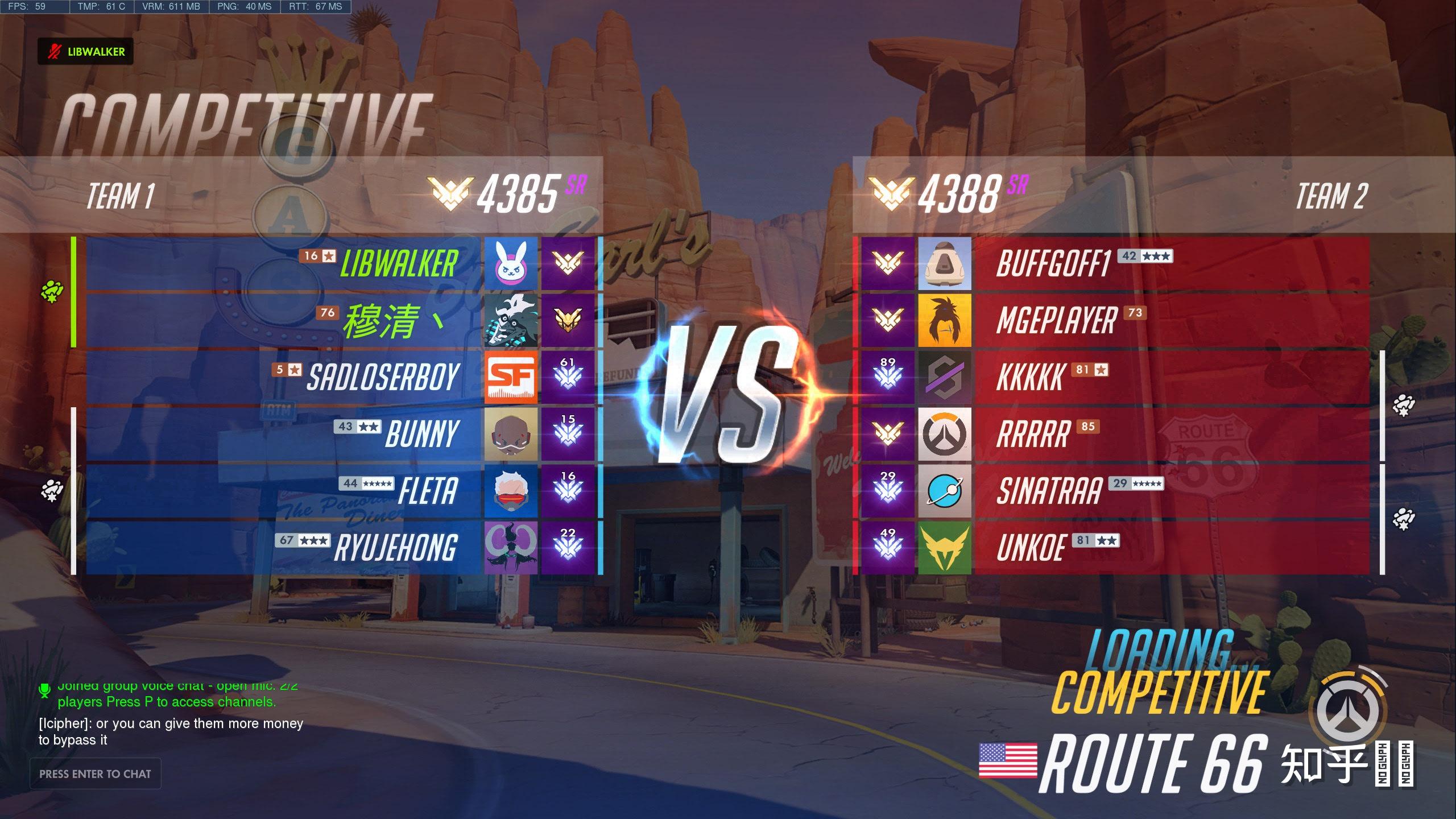Click UNKOE's green winged helmet icon
The width and height of the screenshot is (1456, 819).
[x=945, y=548]
